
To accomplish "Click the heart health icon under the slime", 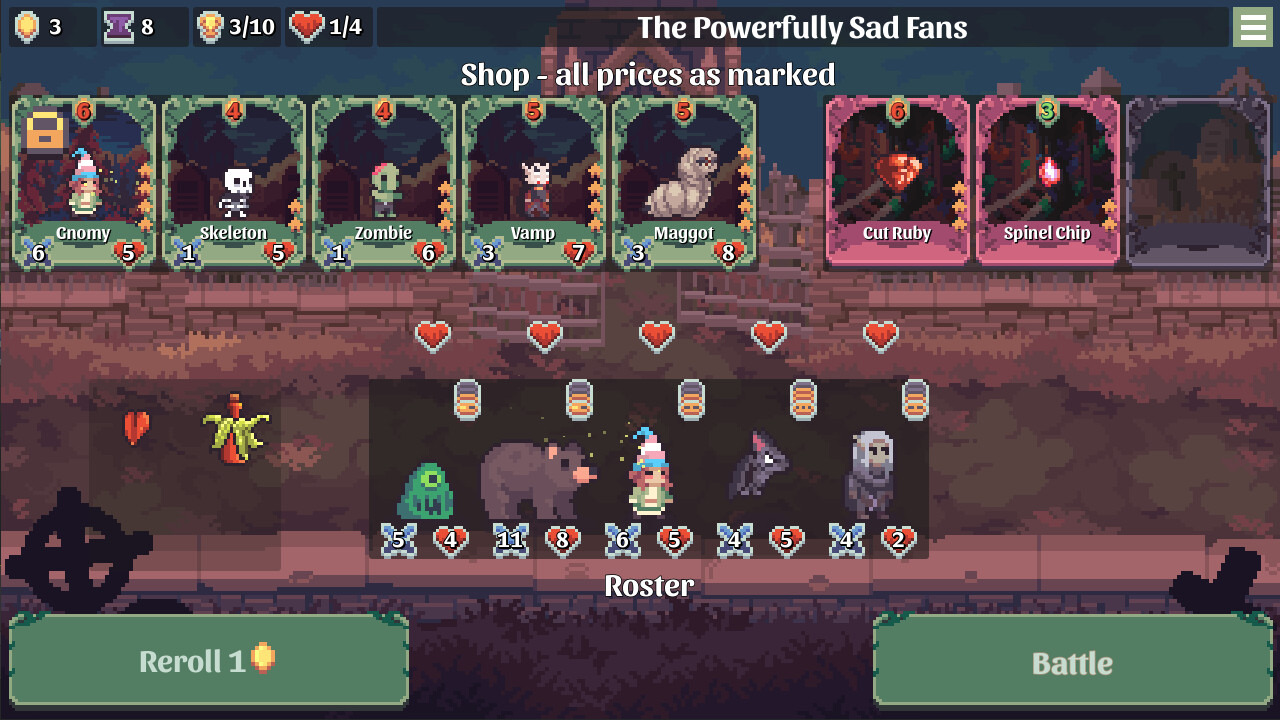I will [450, 540].
